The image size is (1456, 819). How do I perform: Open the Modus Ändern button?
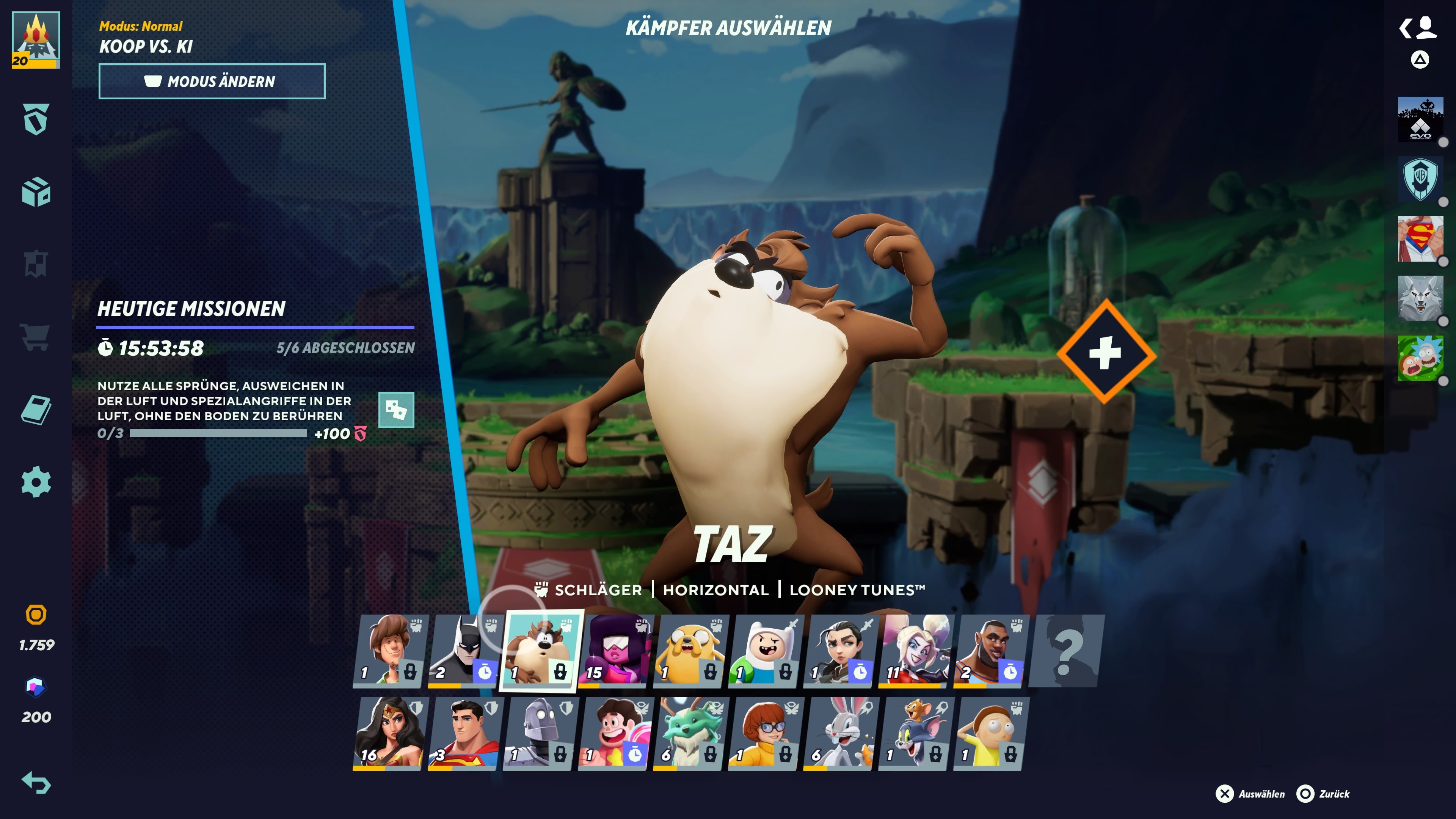(212, 81)
